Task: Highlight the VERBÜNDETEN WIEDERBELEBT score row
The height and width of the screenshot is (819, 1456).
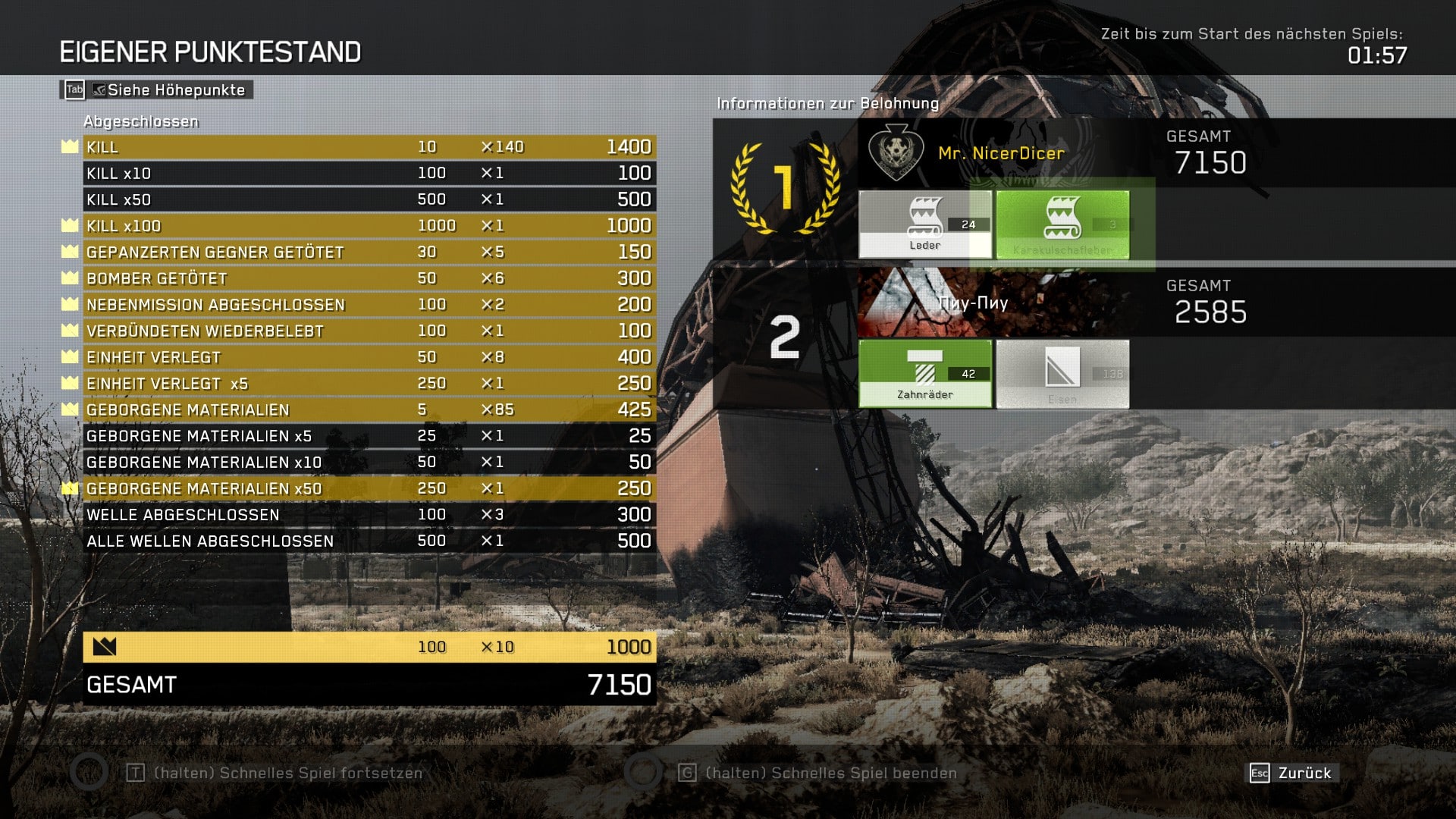Action: [369, 331]
